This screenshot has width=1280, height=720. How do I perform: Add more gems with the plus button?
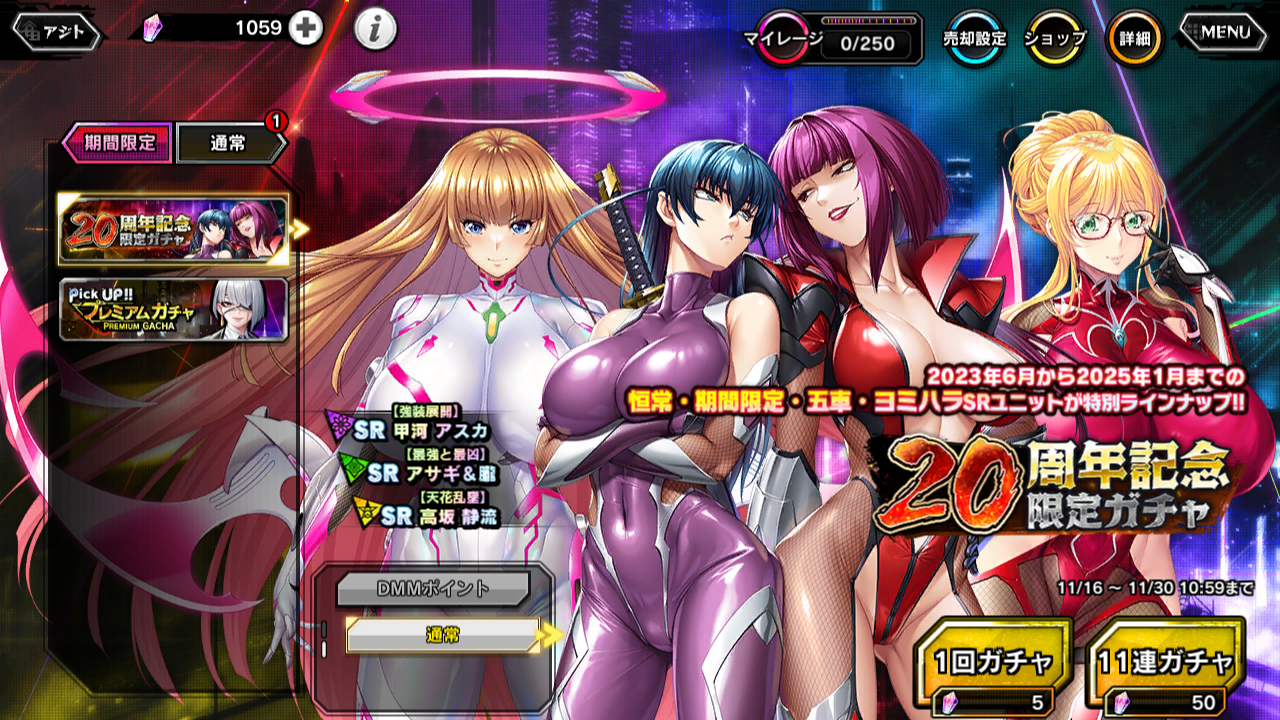coord(306,29)
